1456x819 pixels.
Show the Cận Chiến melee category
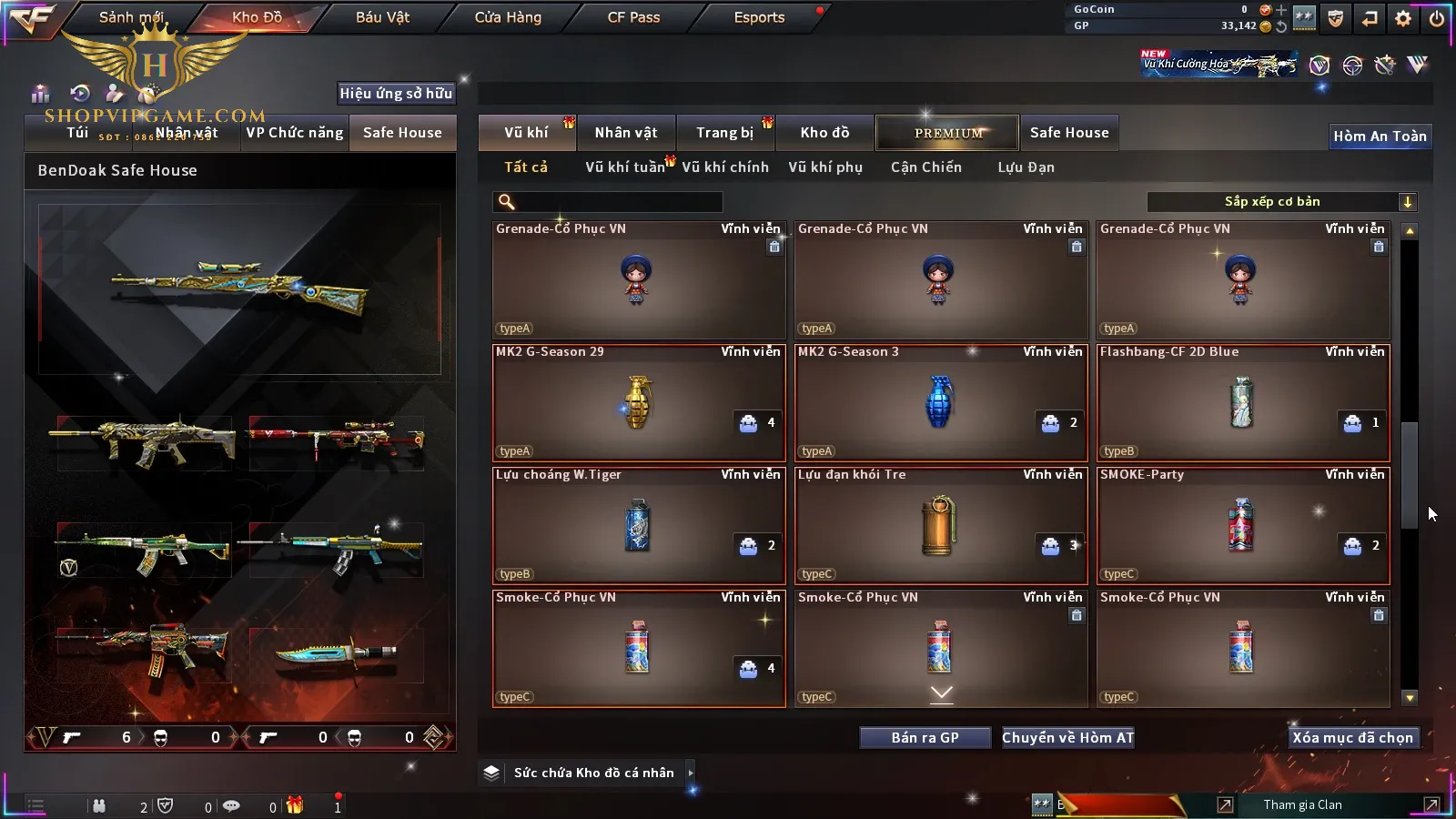925,167
